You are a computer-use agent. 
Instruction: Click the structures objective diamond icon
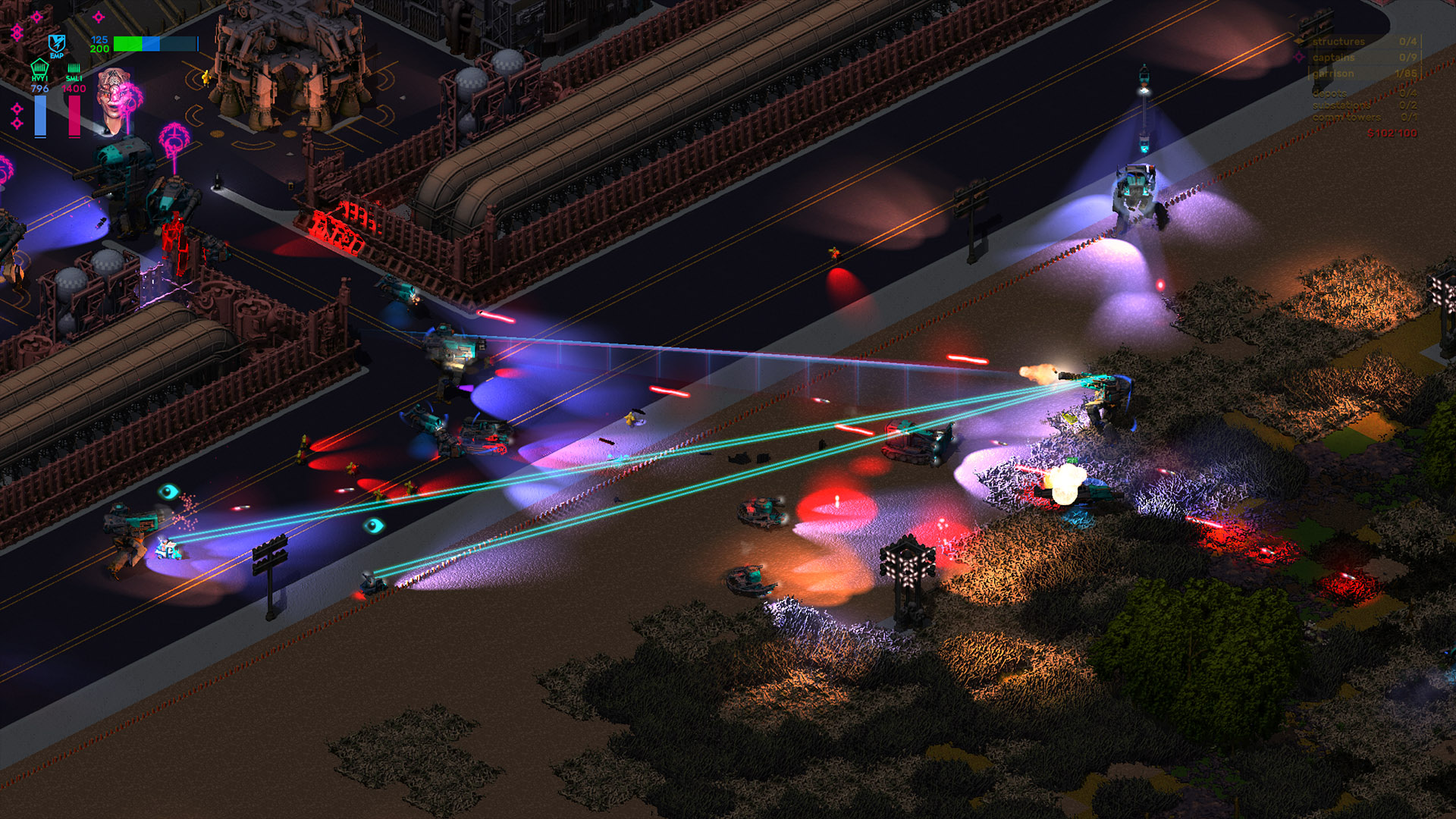click(1298, 40)
